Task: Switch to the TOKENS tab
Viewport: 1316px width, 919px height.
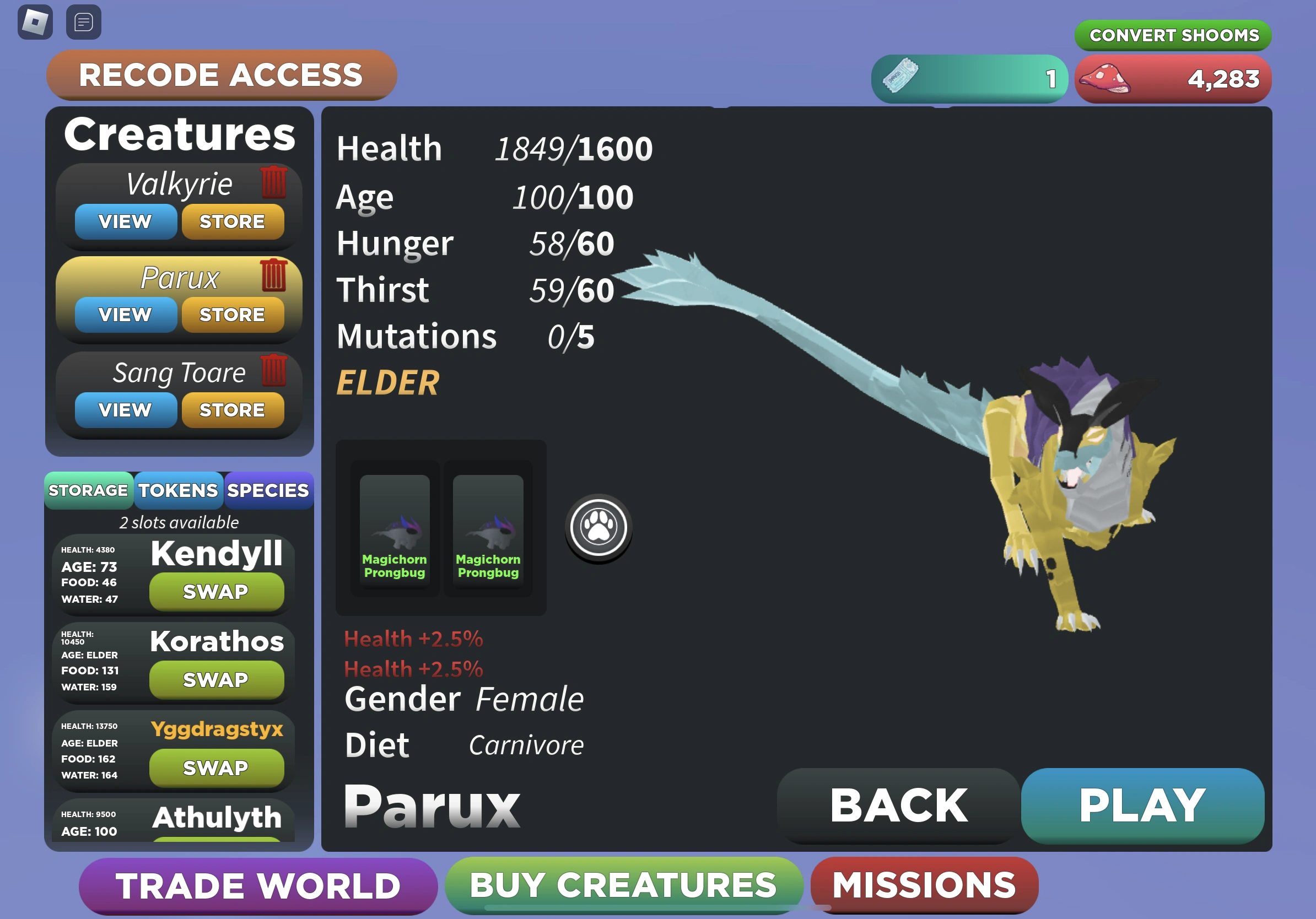Action: [x=178, y=490]
